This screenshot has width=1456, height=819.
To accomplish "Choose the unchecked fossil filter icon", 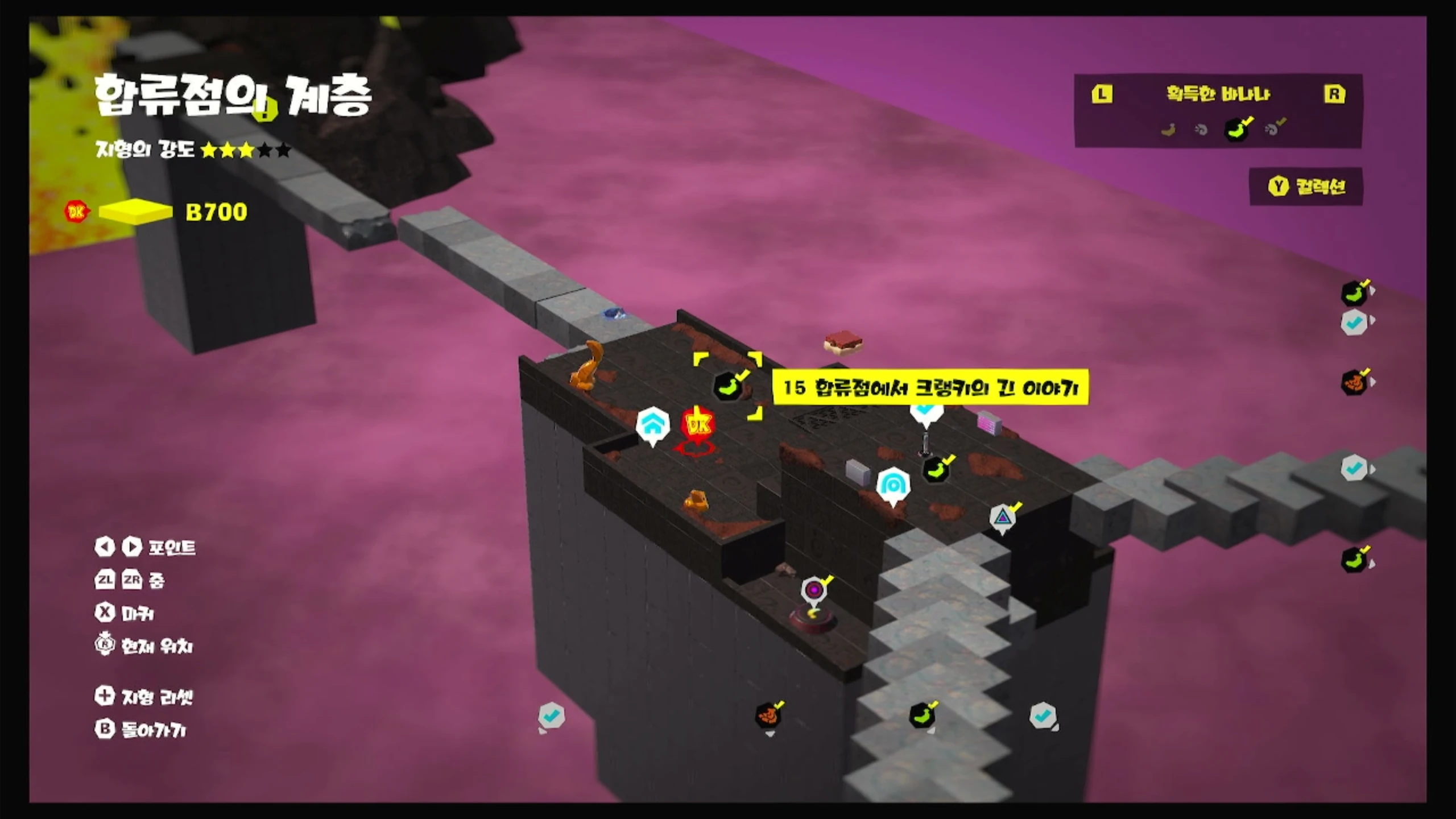I will [x=1201, y=130].
